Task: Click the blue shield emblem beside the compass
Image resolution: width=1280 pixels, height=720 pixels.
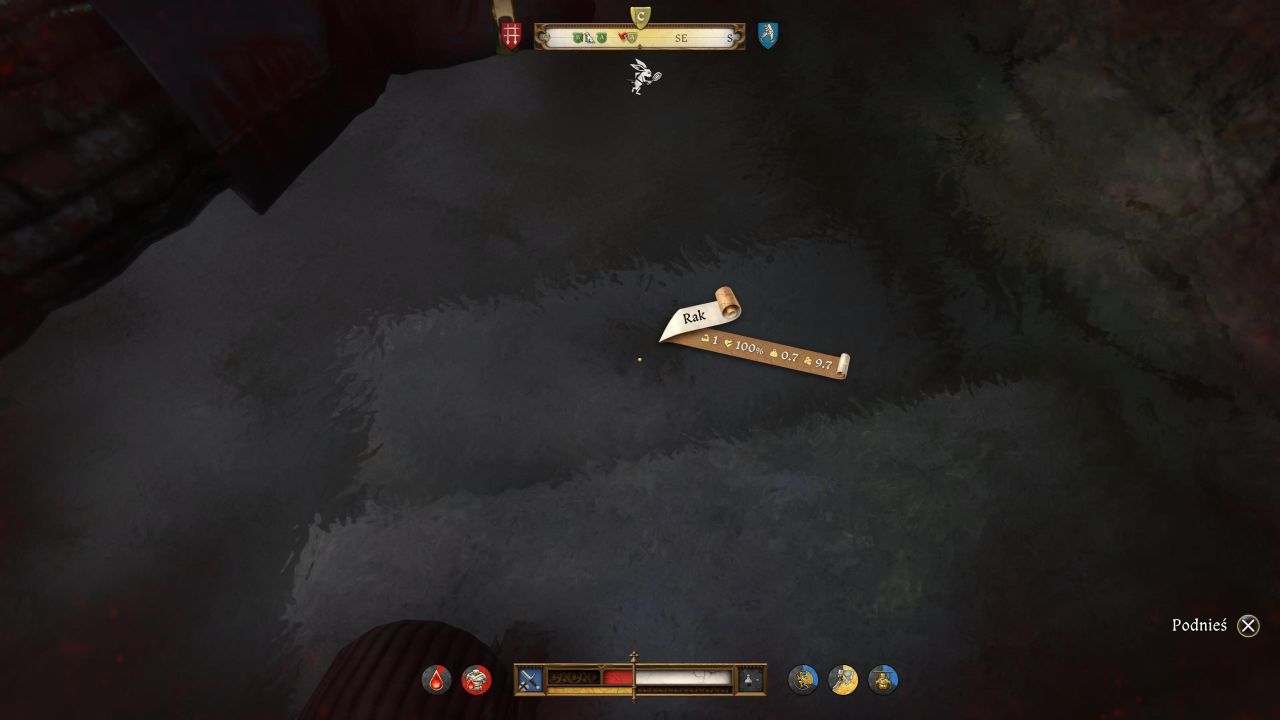Action: 767,35
